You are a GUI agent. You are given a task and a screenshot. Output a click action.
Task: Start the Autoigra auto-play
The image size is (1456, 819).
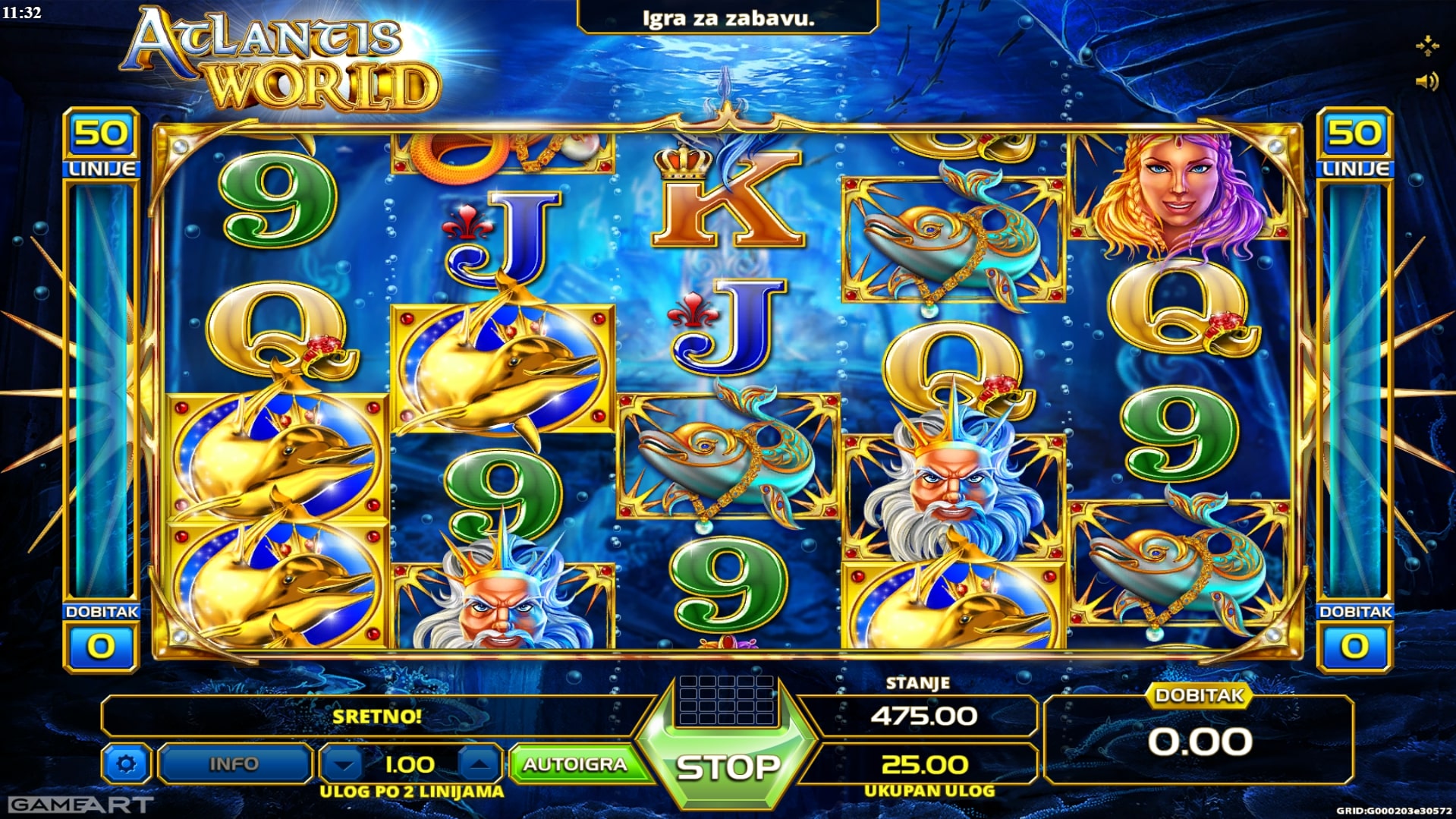[x=575, y=764]
